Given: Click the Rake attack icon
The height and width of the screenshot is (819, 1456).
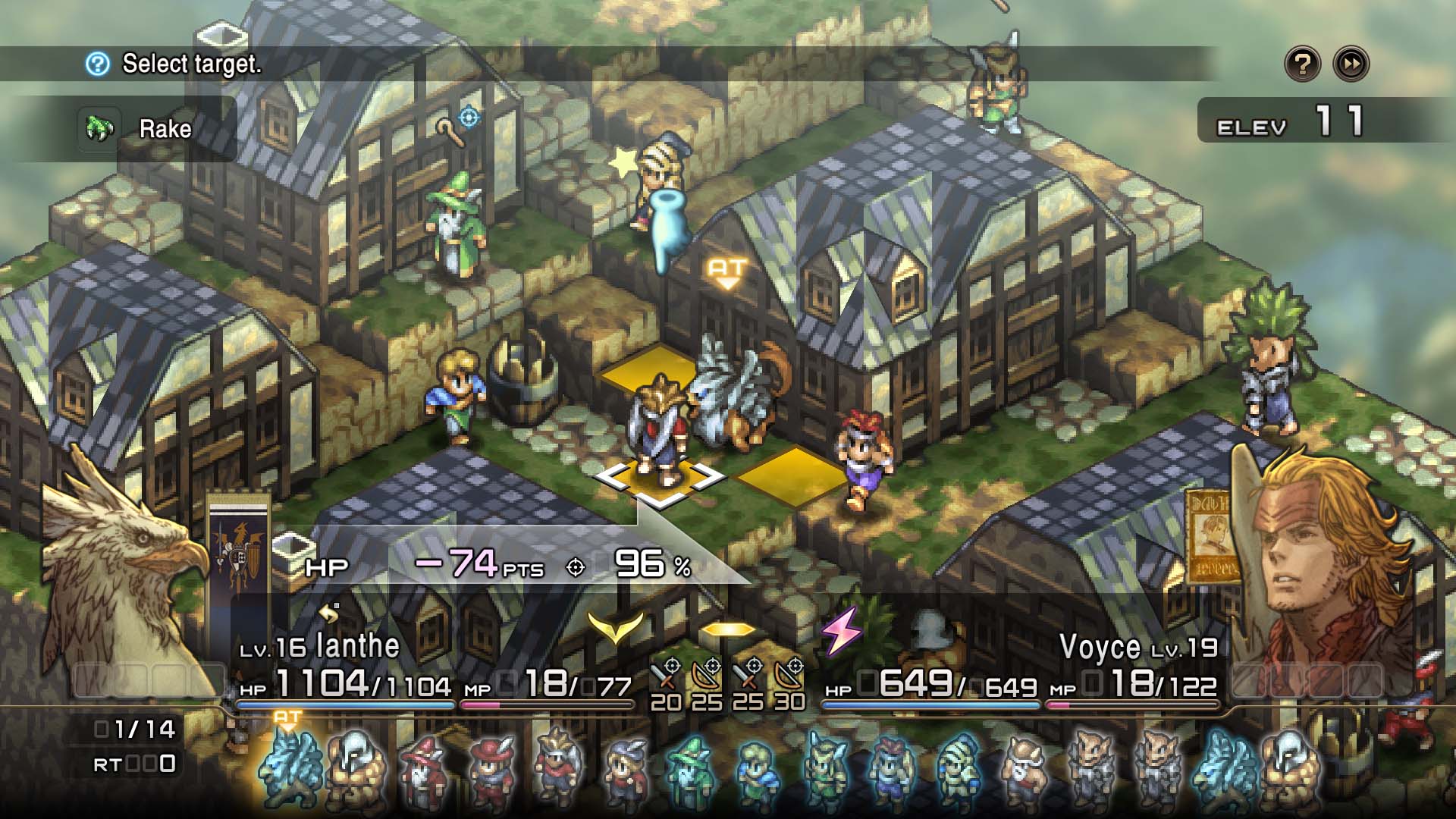Looking at the screenshot, I should [99, 127].
